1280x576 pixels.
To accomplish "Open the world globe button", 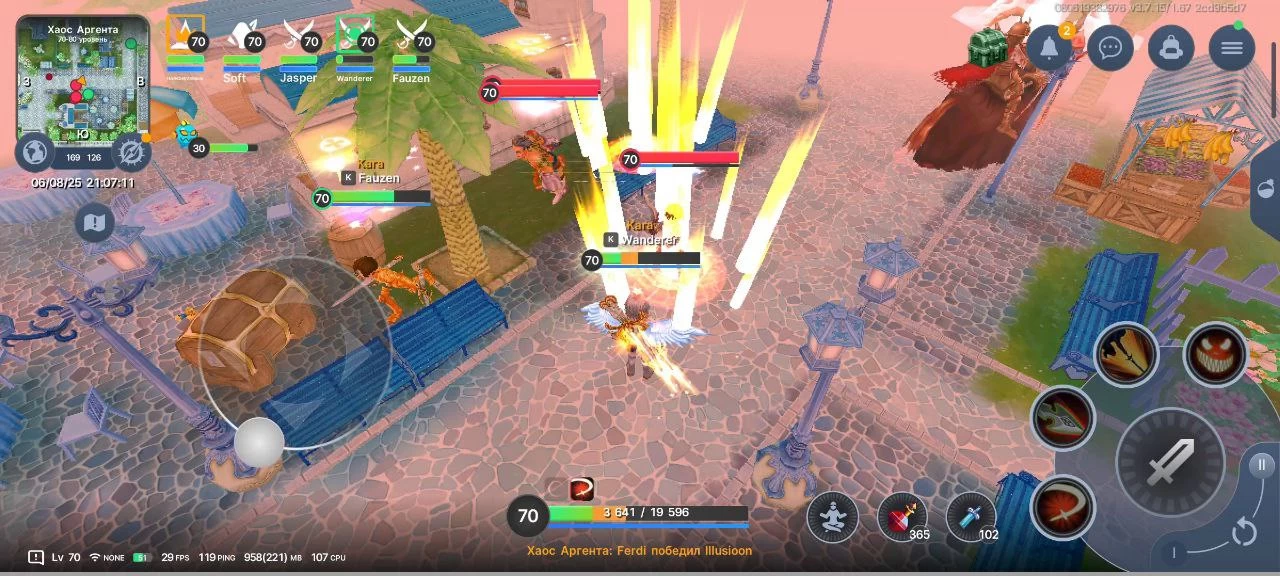I will 35,152.
